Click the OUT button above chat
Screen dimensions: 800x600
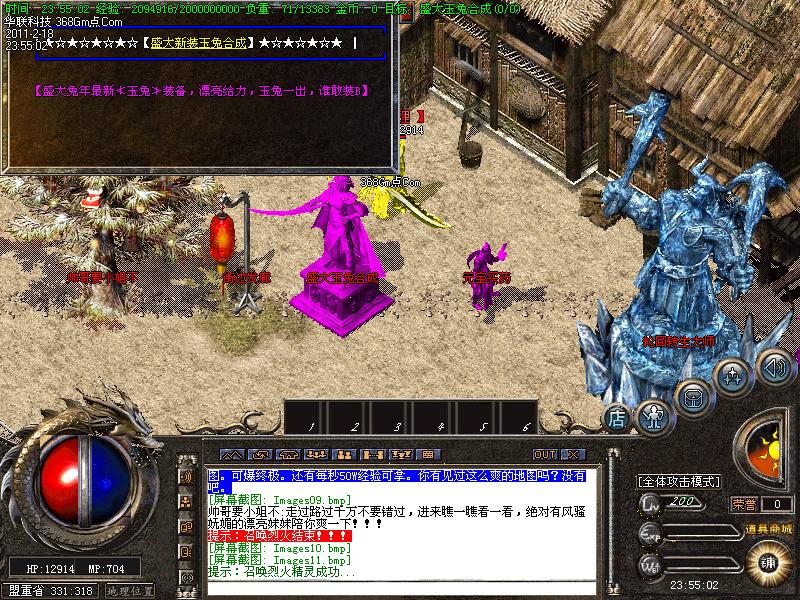pos(545,455)
